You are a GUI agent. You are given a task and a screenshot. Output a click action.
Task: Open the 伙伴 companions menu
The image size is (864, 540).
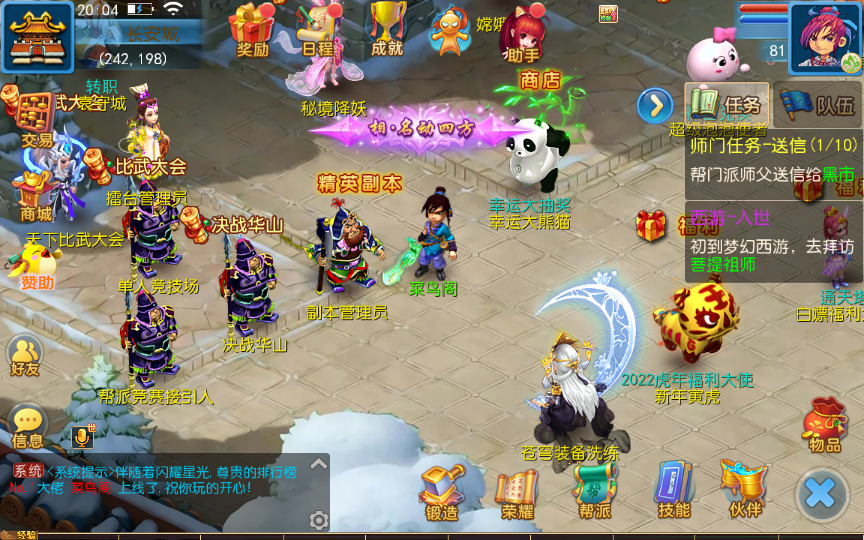pos(745,489)
